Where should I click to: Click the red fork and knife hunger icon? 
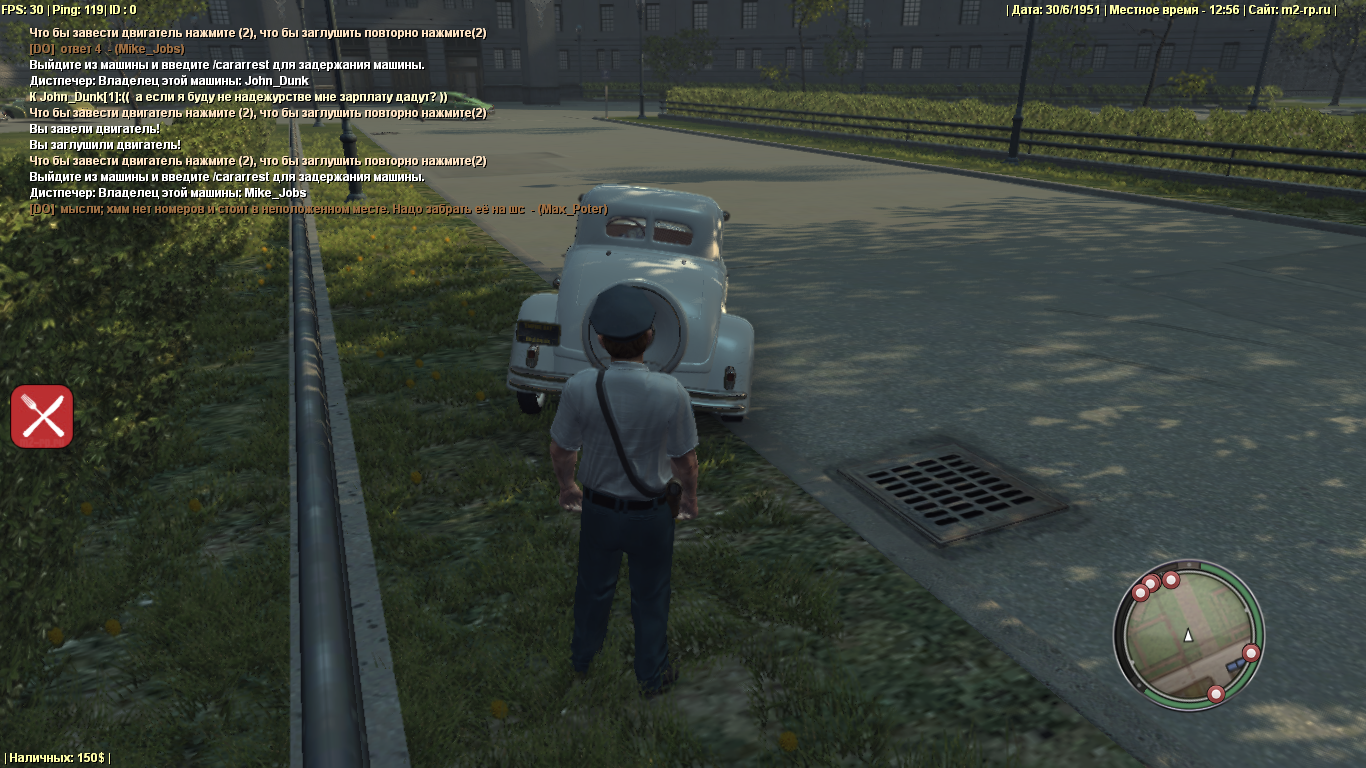[x=42, y=416]
